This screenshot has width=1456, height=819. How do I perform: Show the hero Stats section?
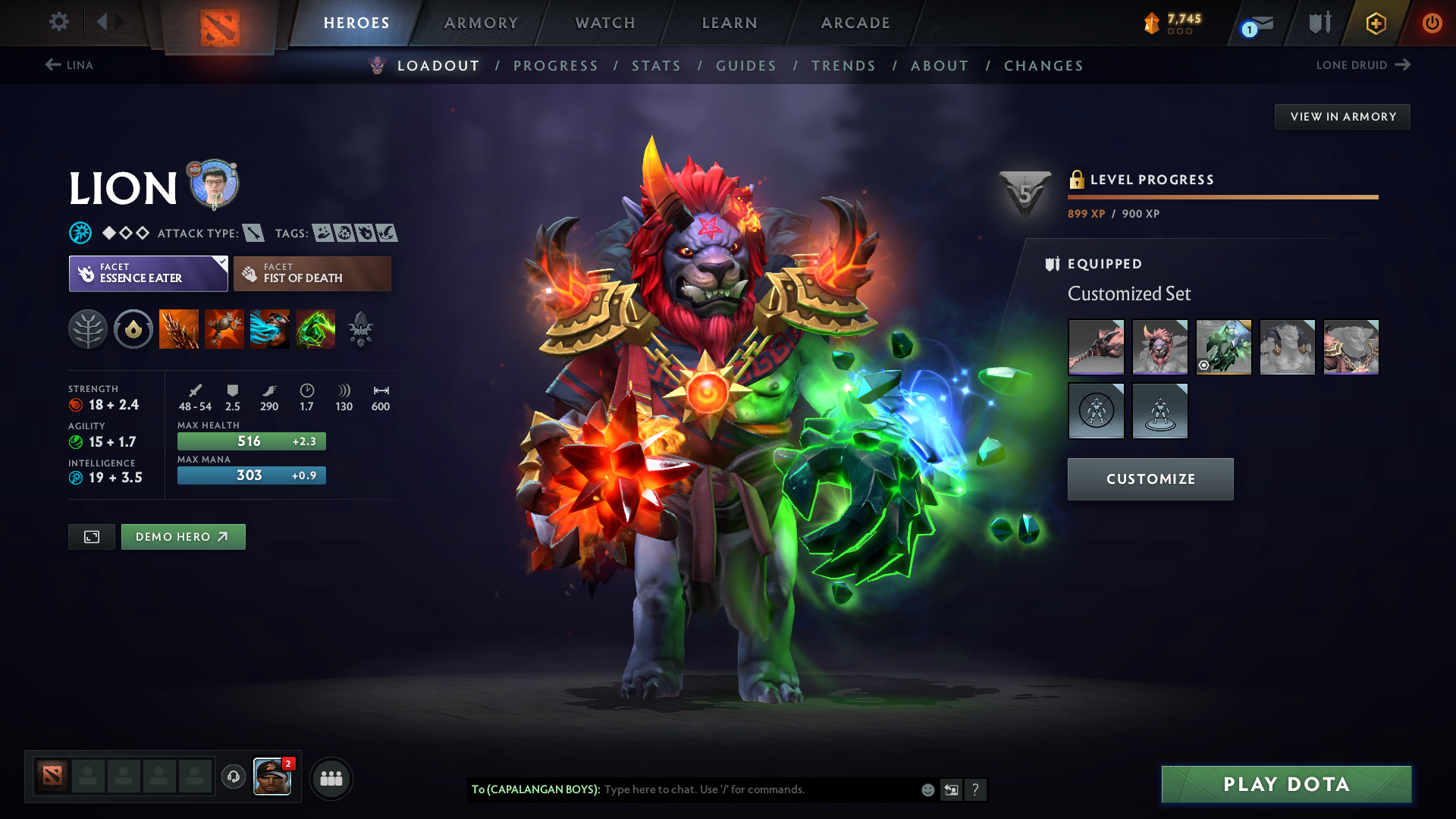pos(656,66)
